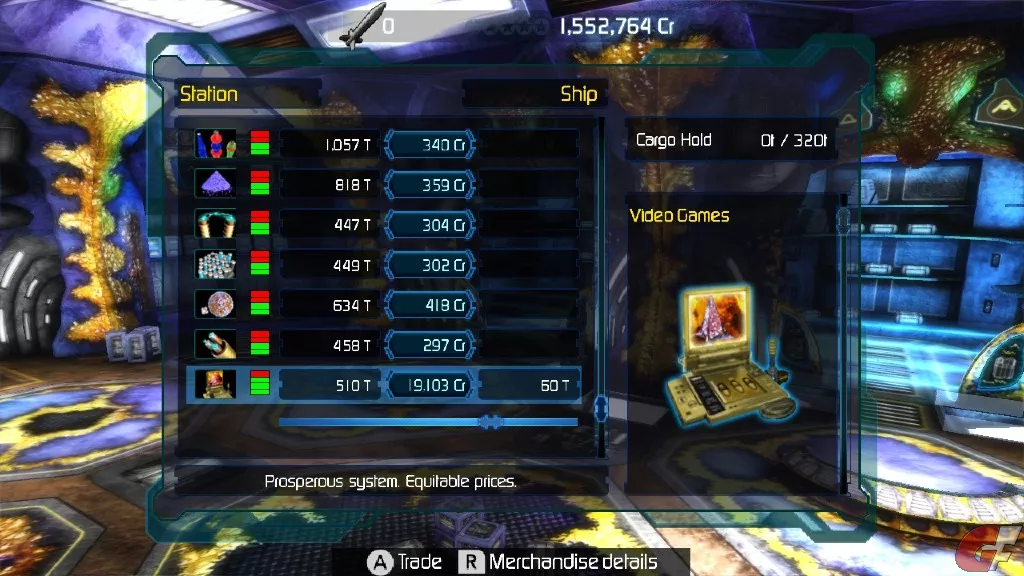Click the 634 T station quantity
Screen dimensions: 1024x576
pyautogui.click(x=328, y=305)
